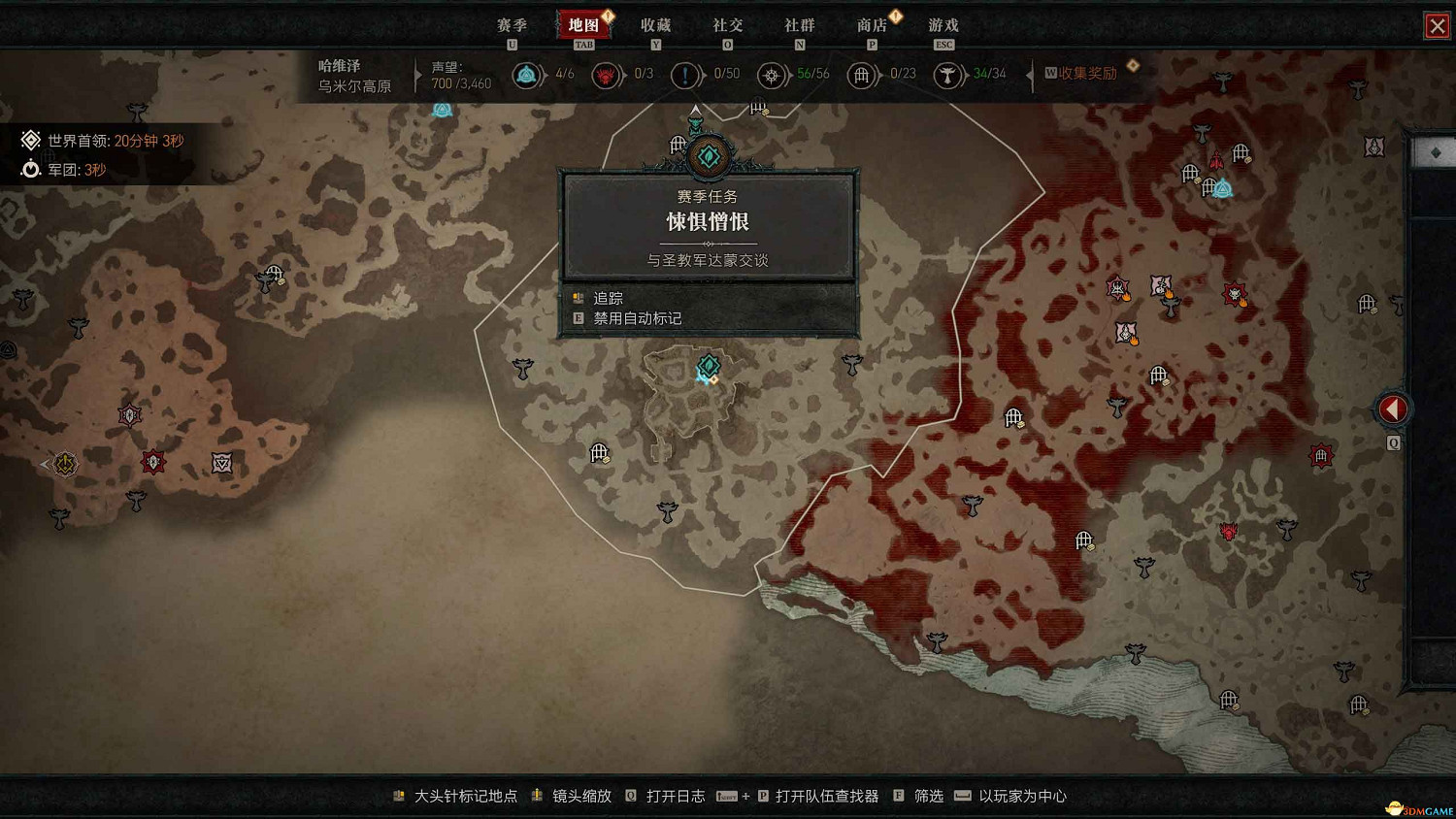The height and width of the screenshot is (819, 1456).
Task: Open the journal via 打开日志
Action: click(x=676, y=795)
